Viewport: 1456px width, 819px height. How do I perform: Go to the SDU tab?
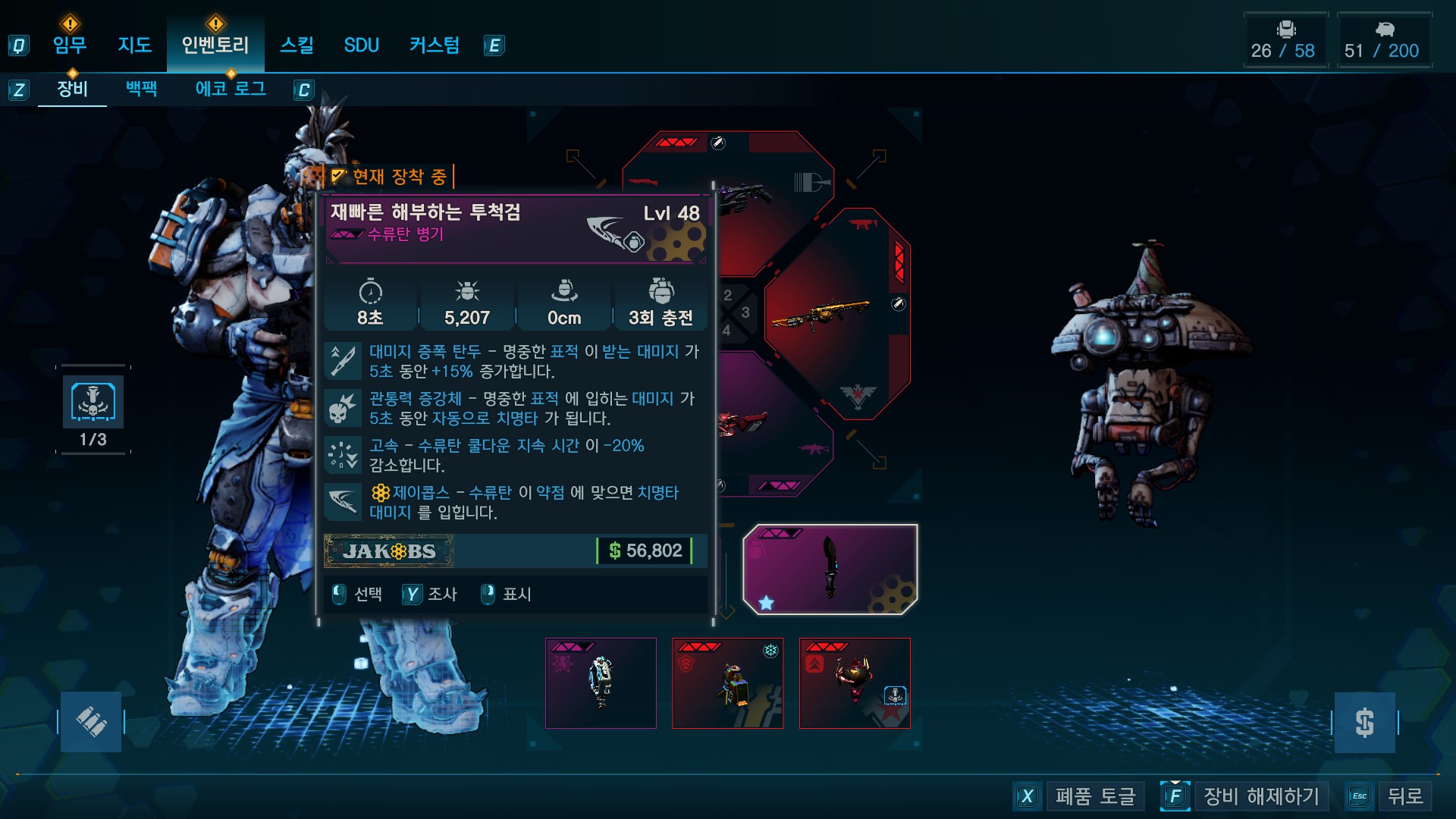361,45
